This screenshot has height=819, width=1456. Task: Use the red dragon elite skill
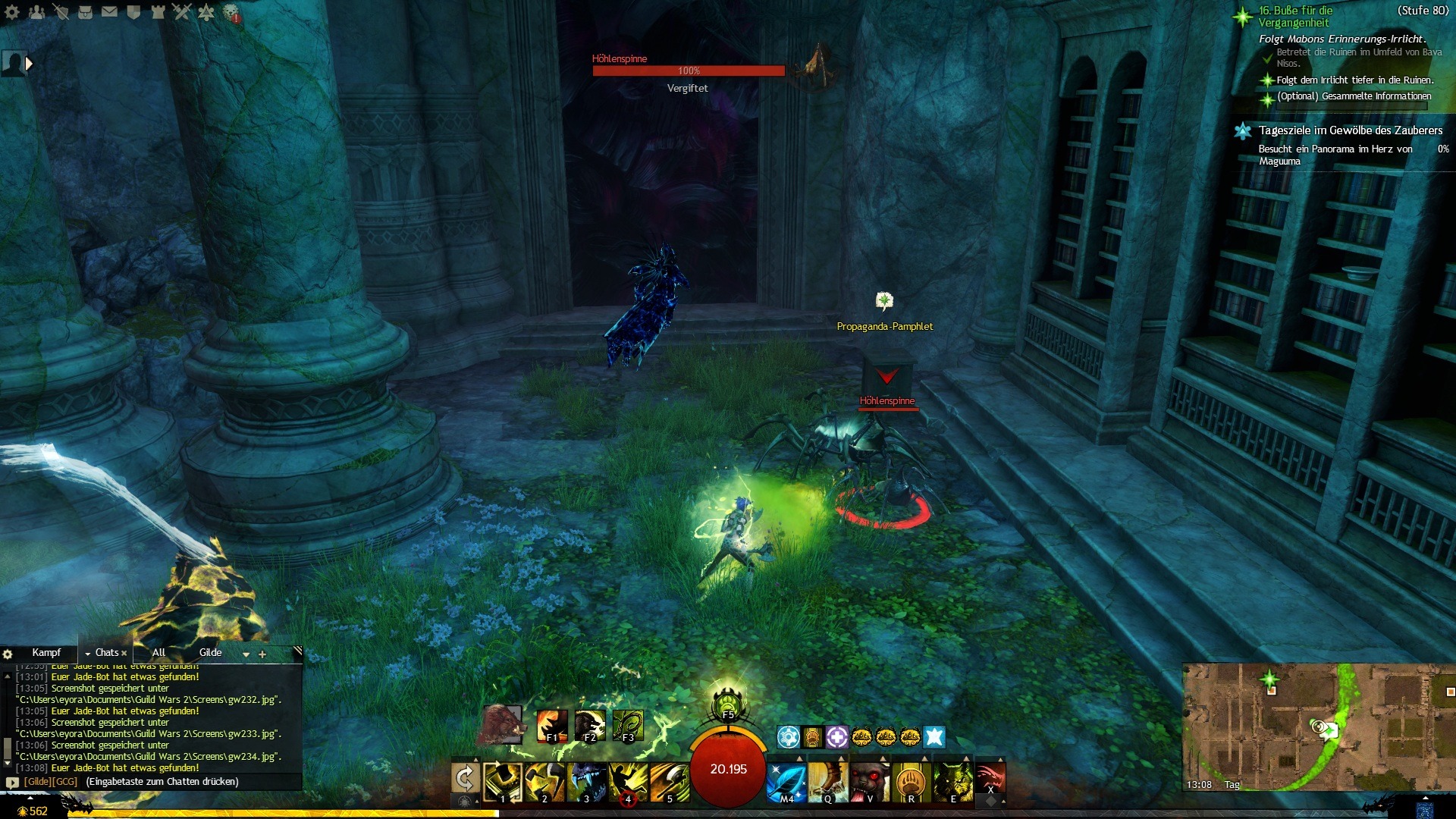point(990,777)
